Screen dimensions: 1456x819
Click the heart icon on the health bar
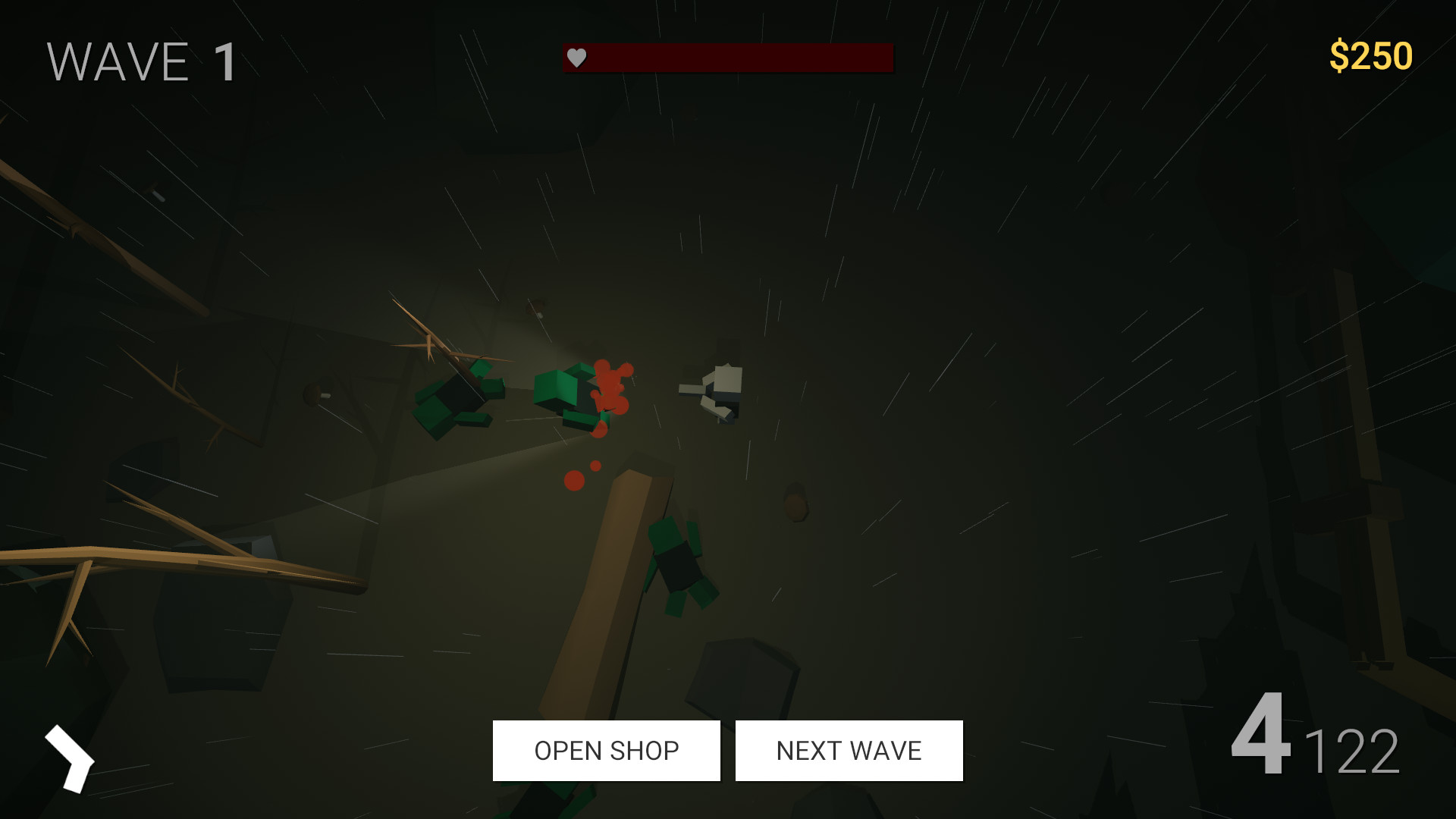coord(577,57)
